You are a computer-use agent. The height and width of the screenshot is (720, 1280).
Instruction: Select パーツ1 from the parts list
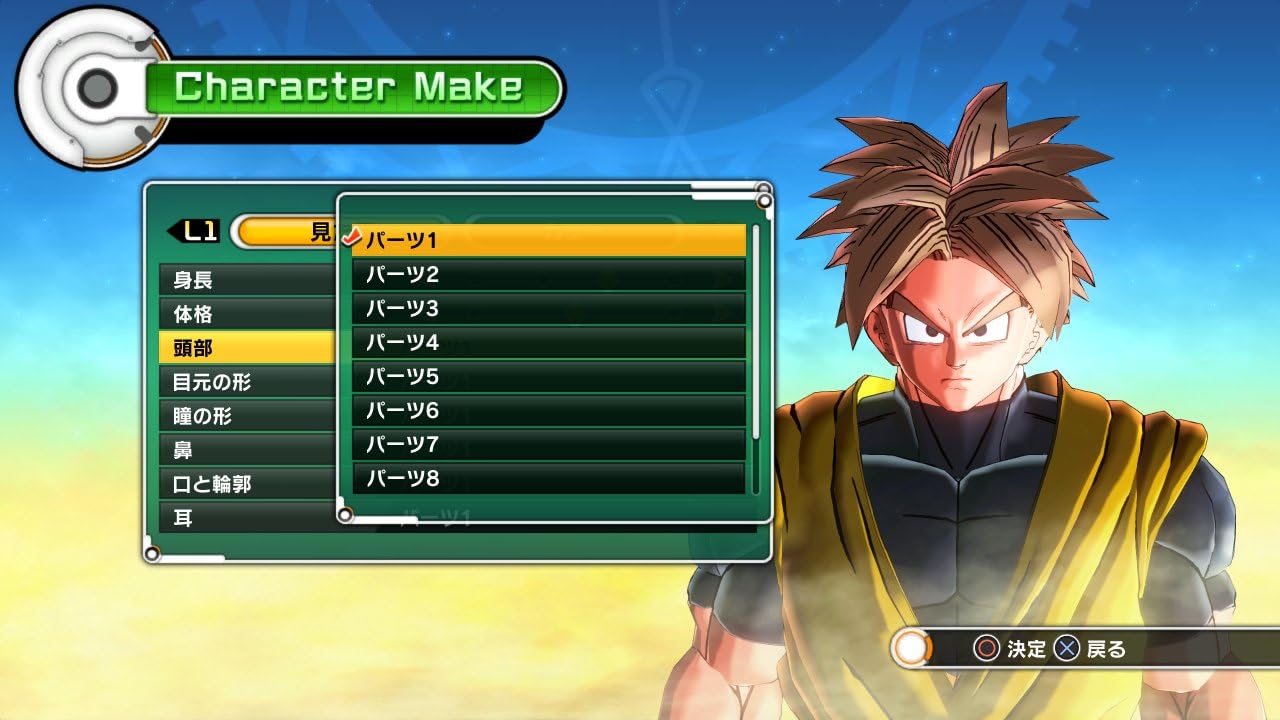548,240
